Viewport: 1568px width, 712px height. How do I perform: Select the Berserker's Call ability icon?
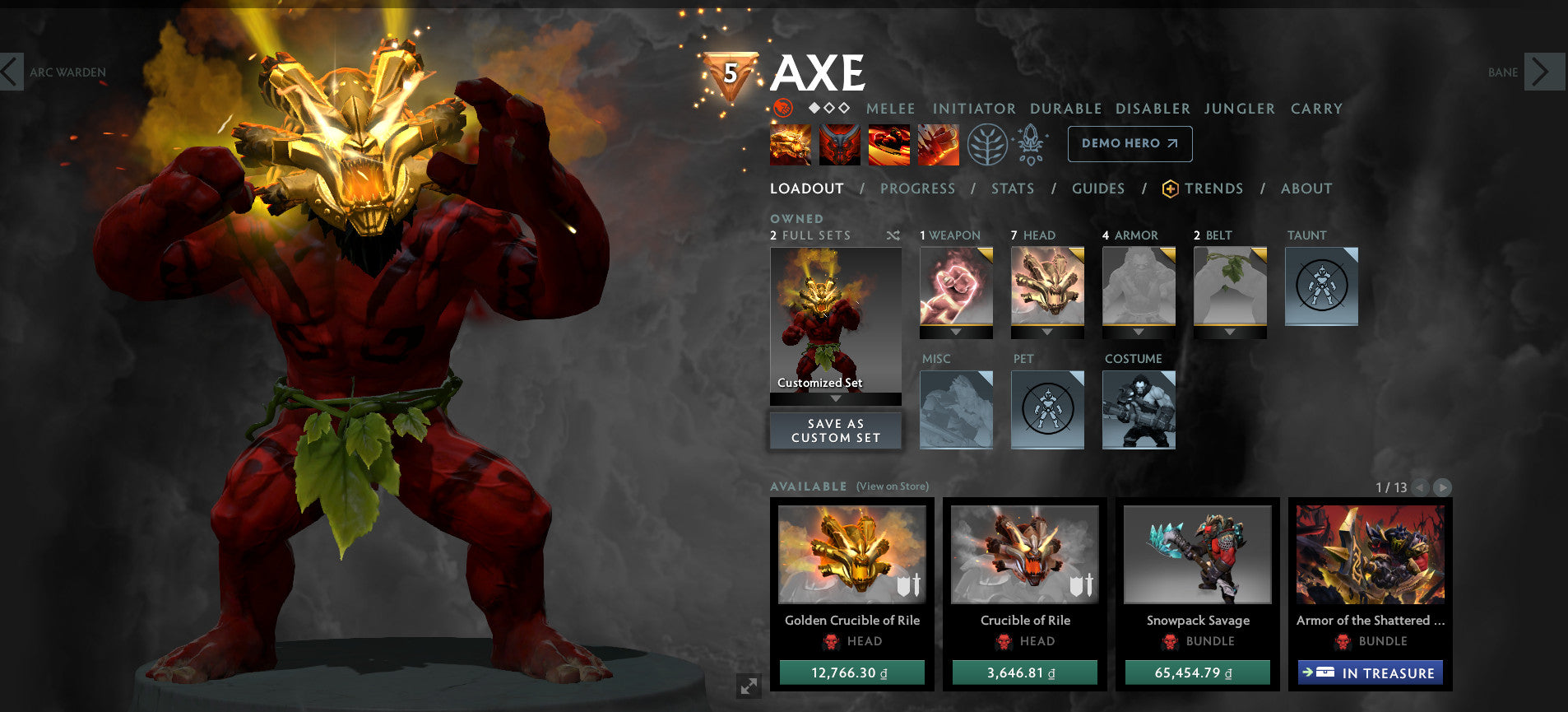tap(791, 144)
